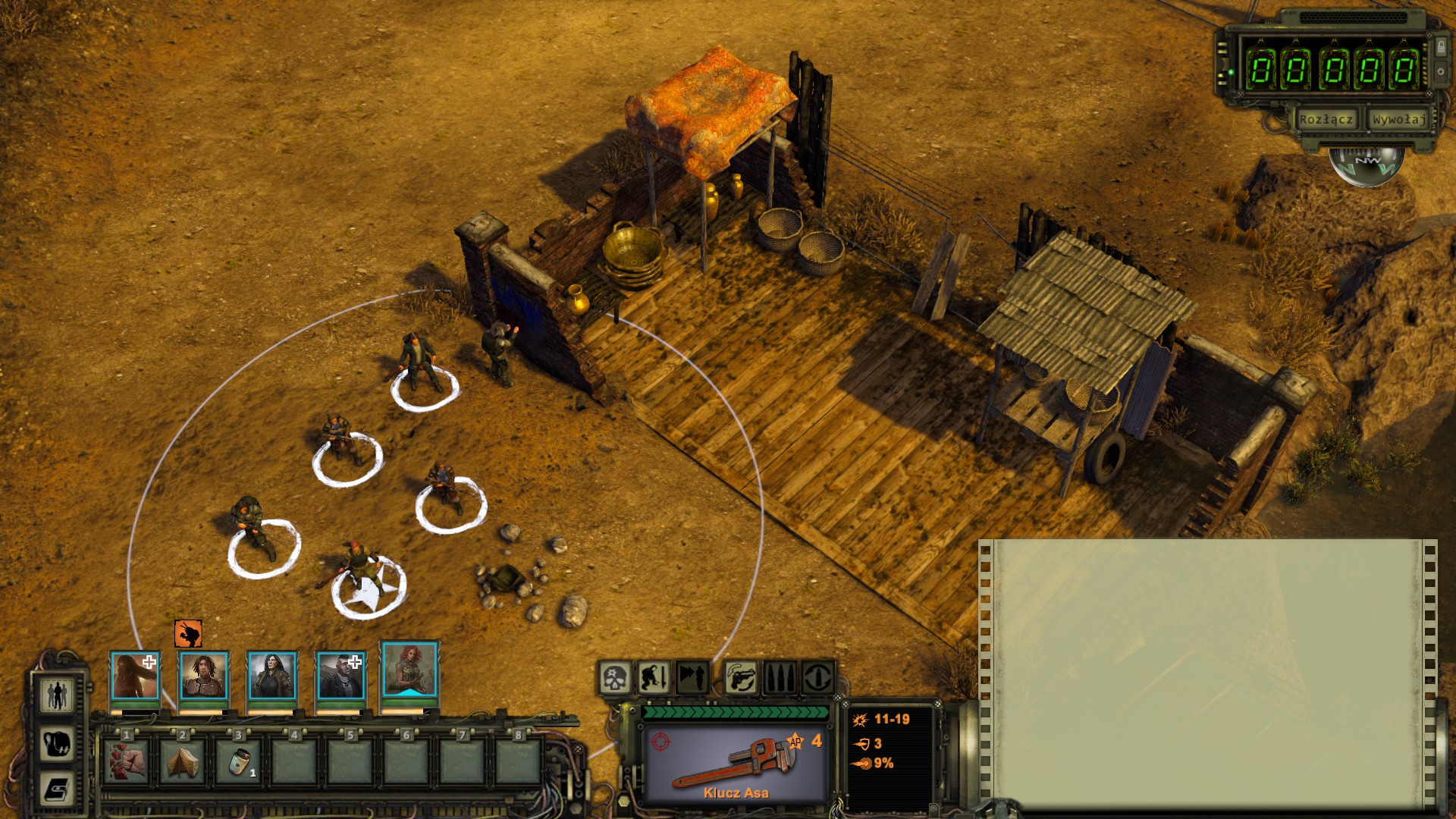Use the fist smash skill in slot 1
This screenshot has height=819, width=1456.
tap(127, 761)
